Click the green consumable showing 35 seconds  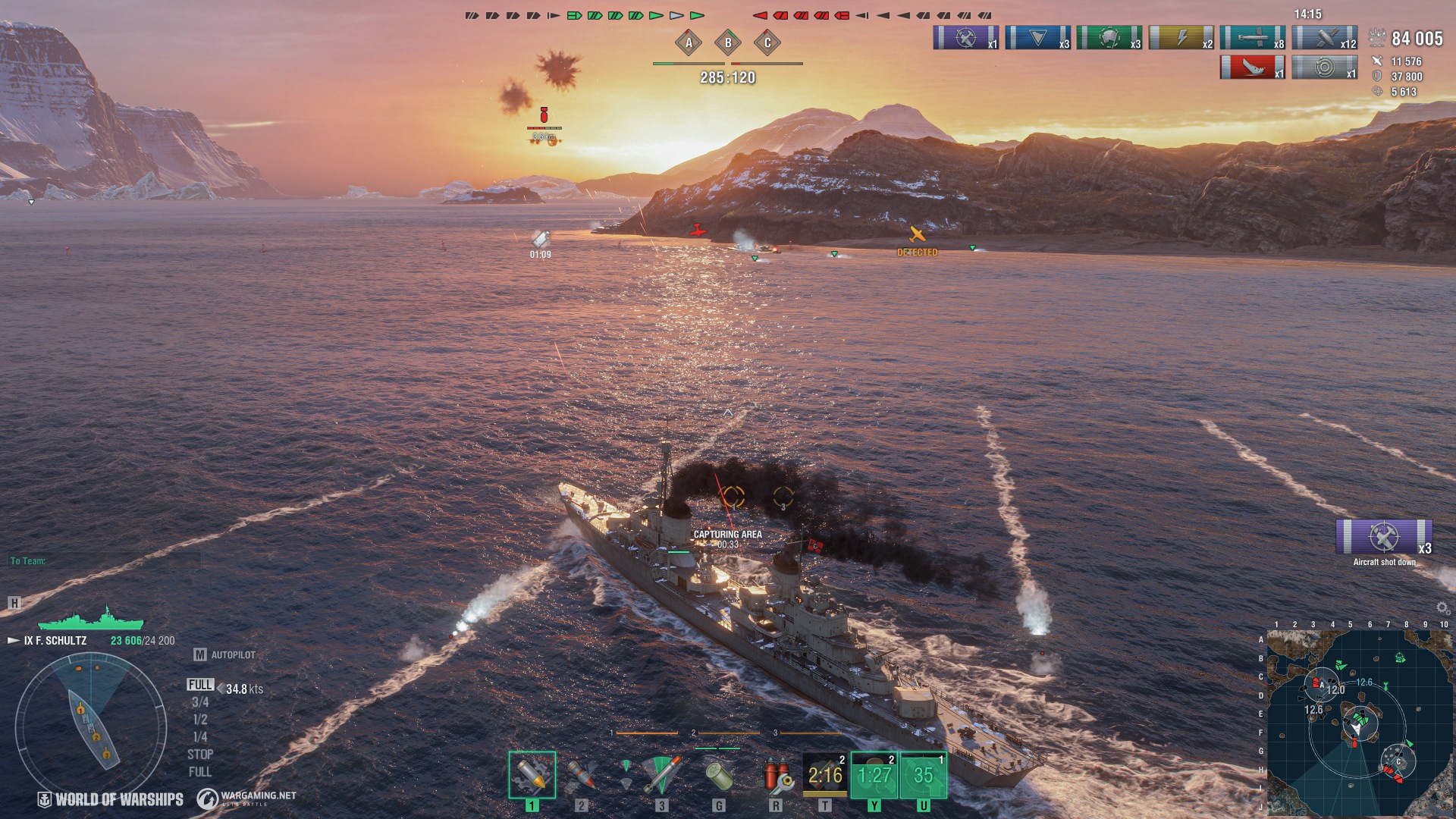(x=923, y=774)
